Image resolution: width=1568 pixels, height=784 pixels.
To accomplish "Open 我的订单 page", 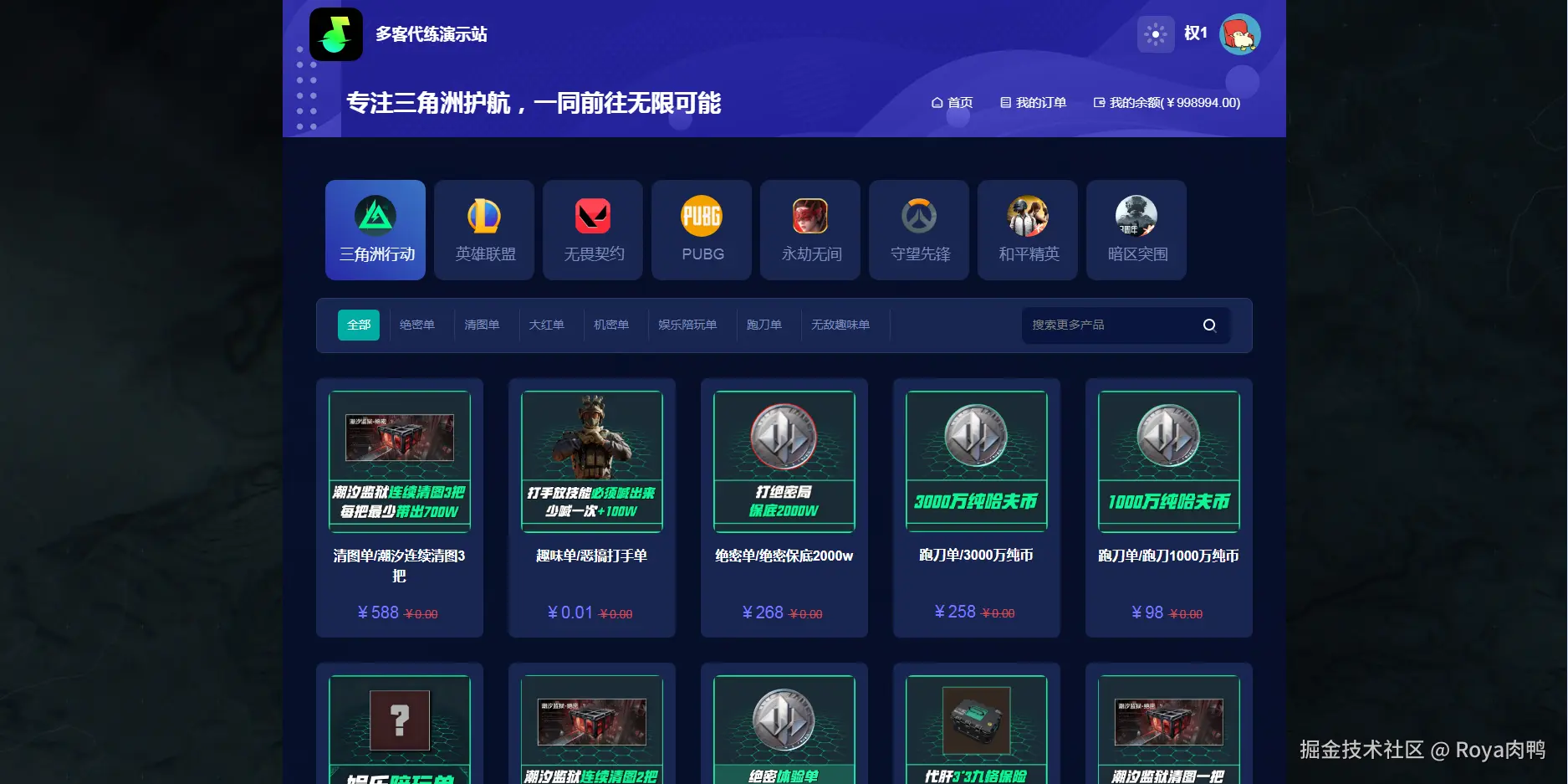I will click(1034, 102).
